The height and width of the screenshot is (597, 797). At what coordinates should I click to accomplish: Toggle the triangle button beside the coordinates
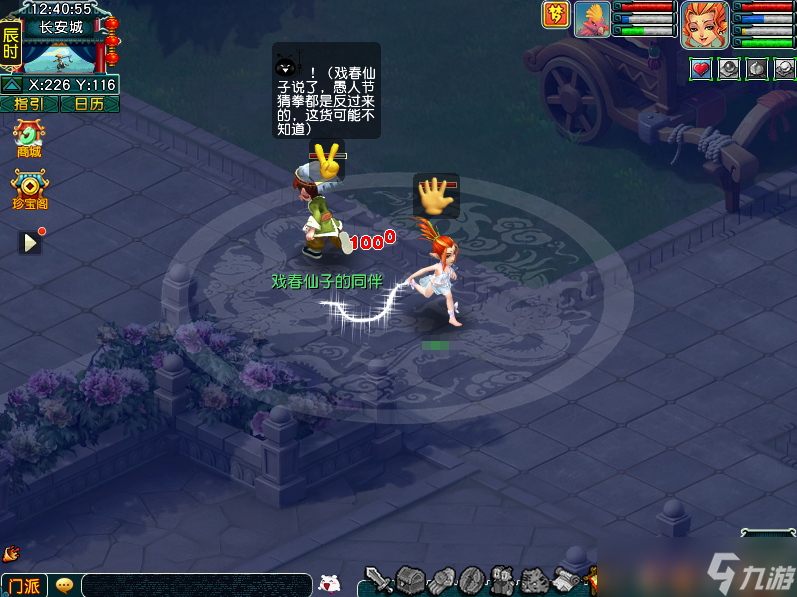[11, 85]
